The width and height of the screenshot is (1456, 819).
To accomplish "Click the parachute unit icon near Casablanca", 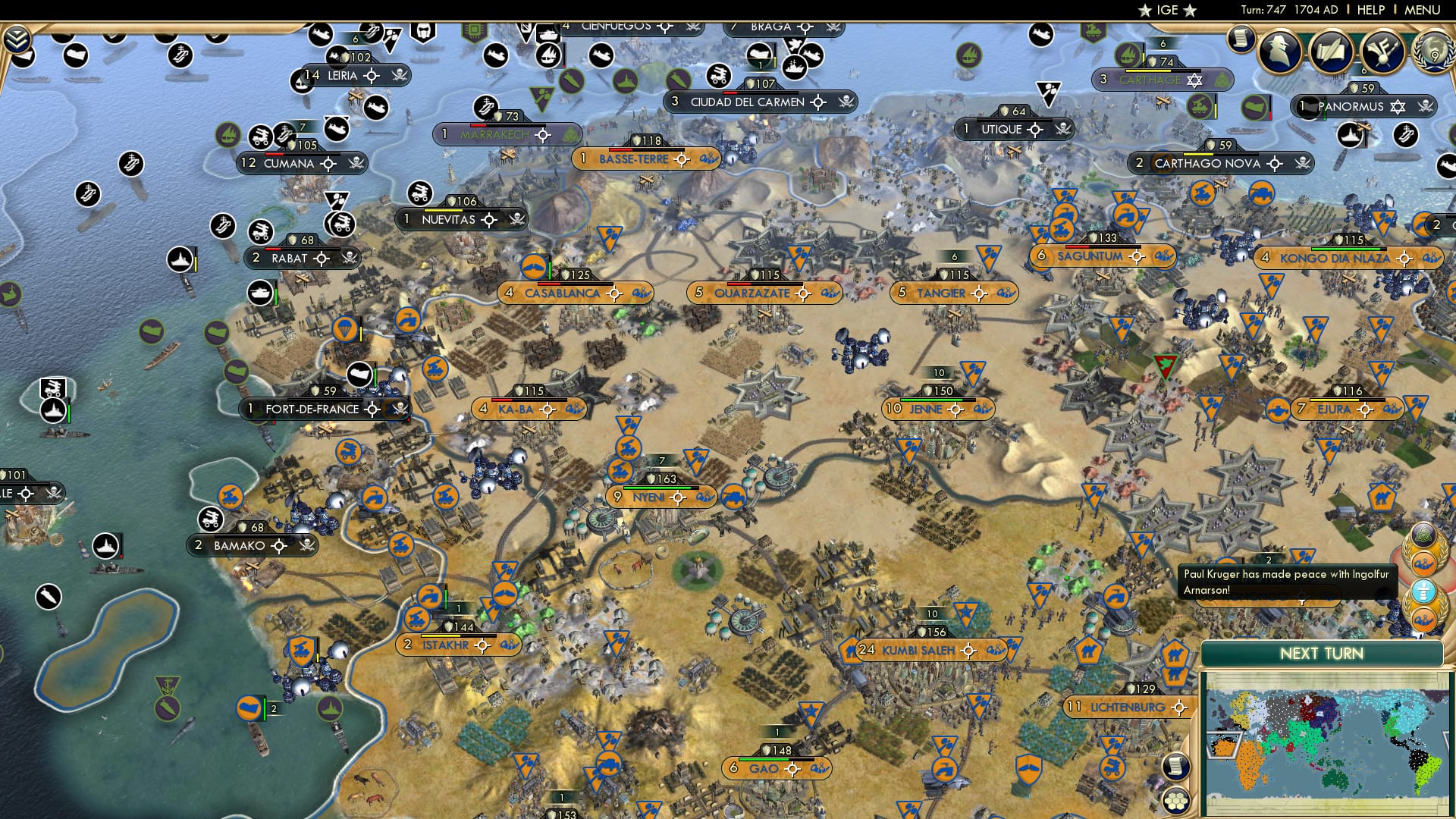I will coord(345,329).
